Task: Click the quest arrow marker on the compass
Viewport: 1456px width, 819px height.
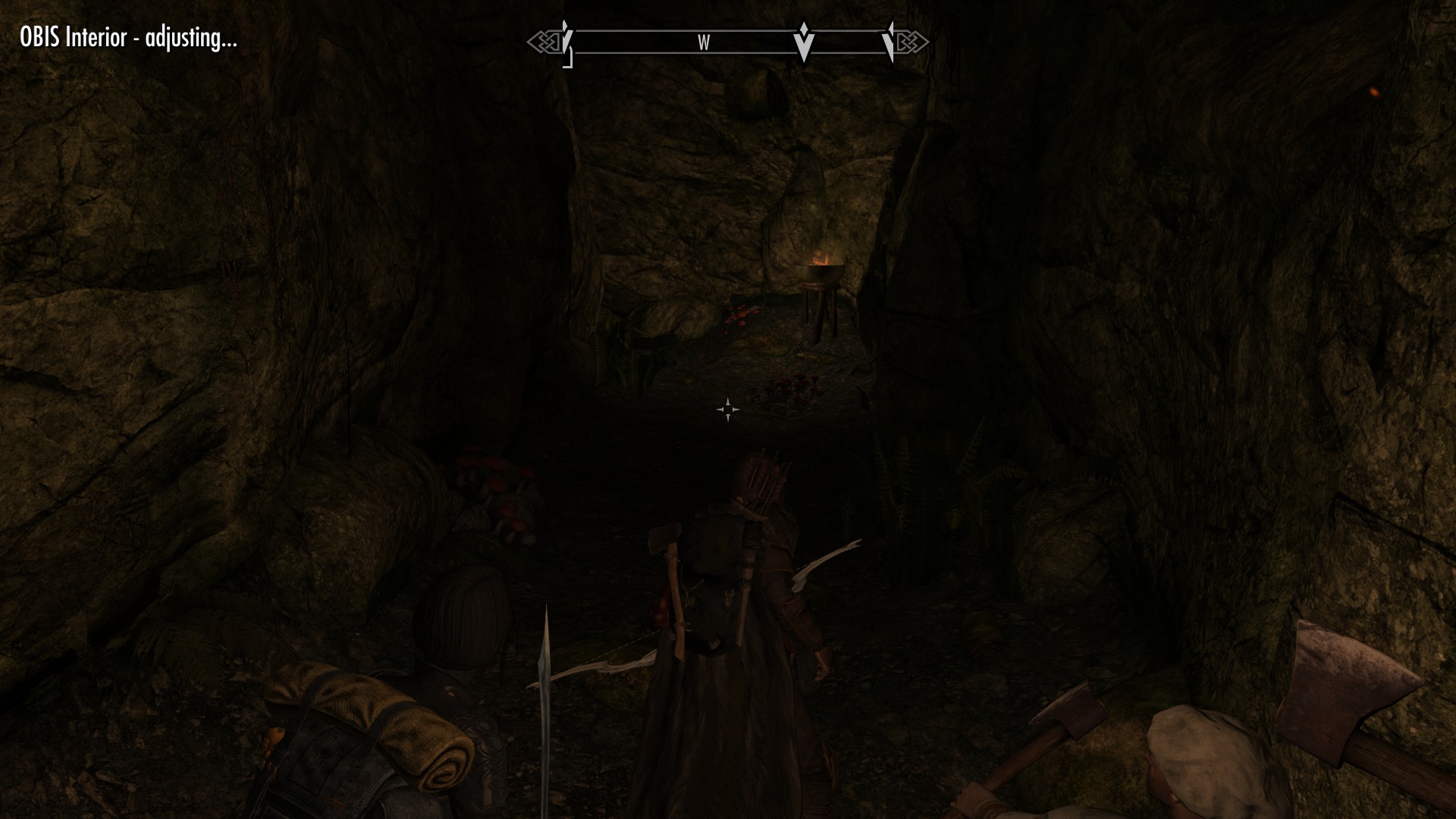Action: tap(803, 42)
